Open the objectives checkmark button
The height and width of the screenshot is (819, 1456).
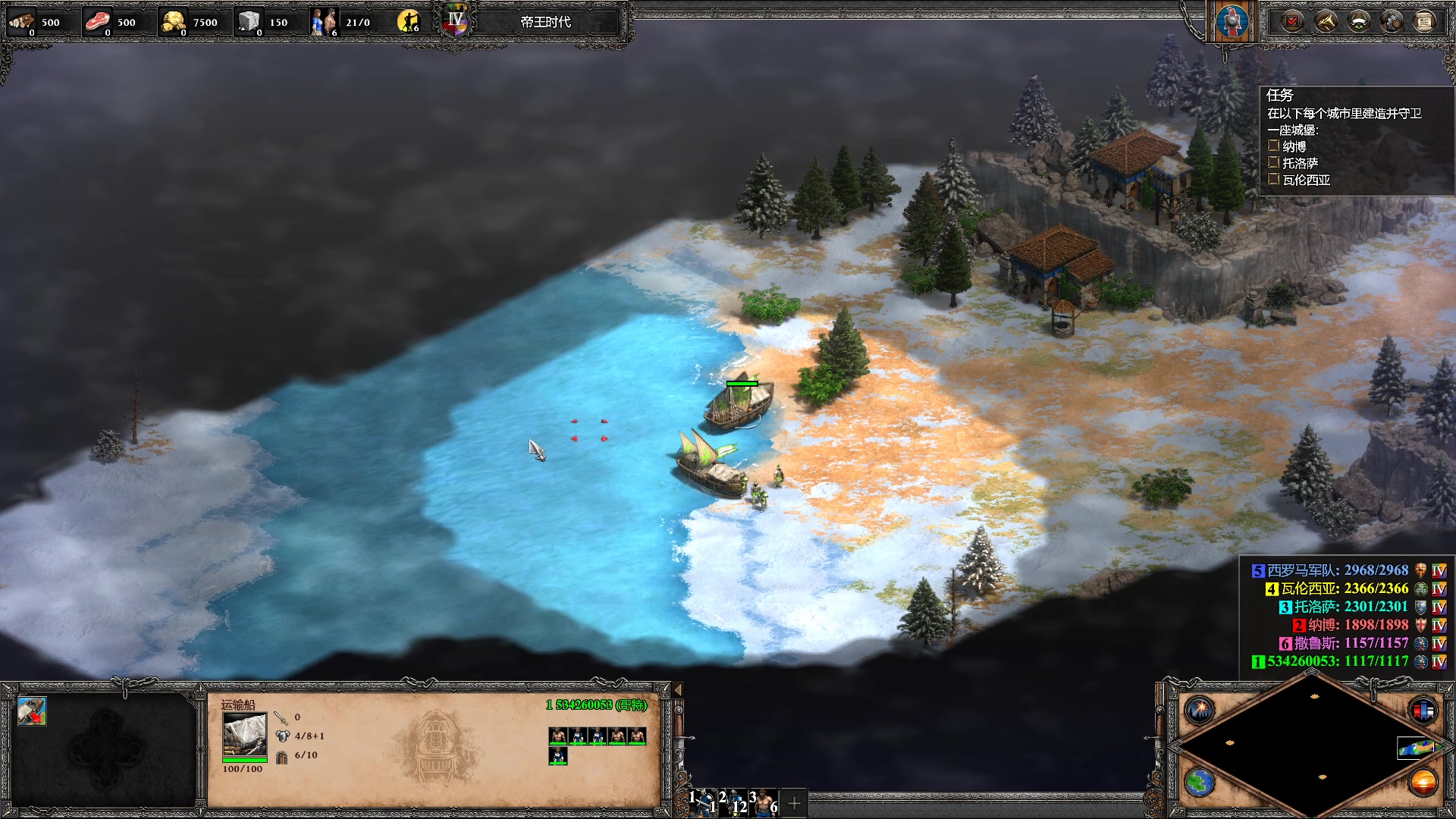[1291, 22]
